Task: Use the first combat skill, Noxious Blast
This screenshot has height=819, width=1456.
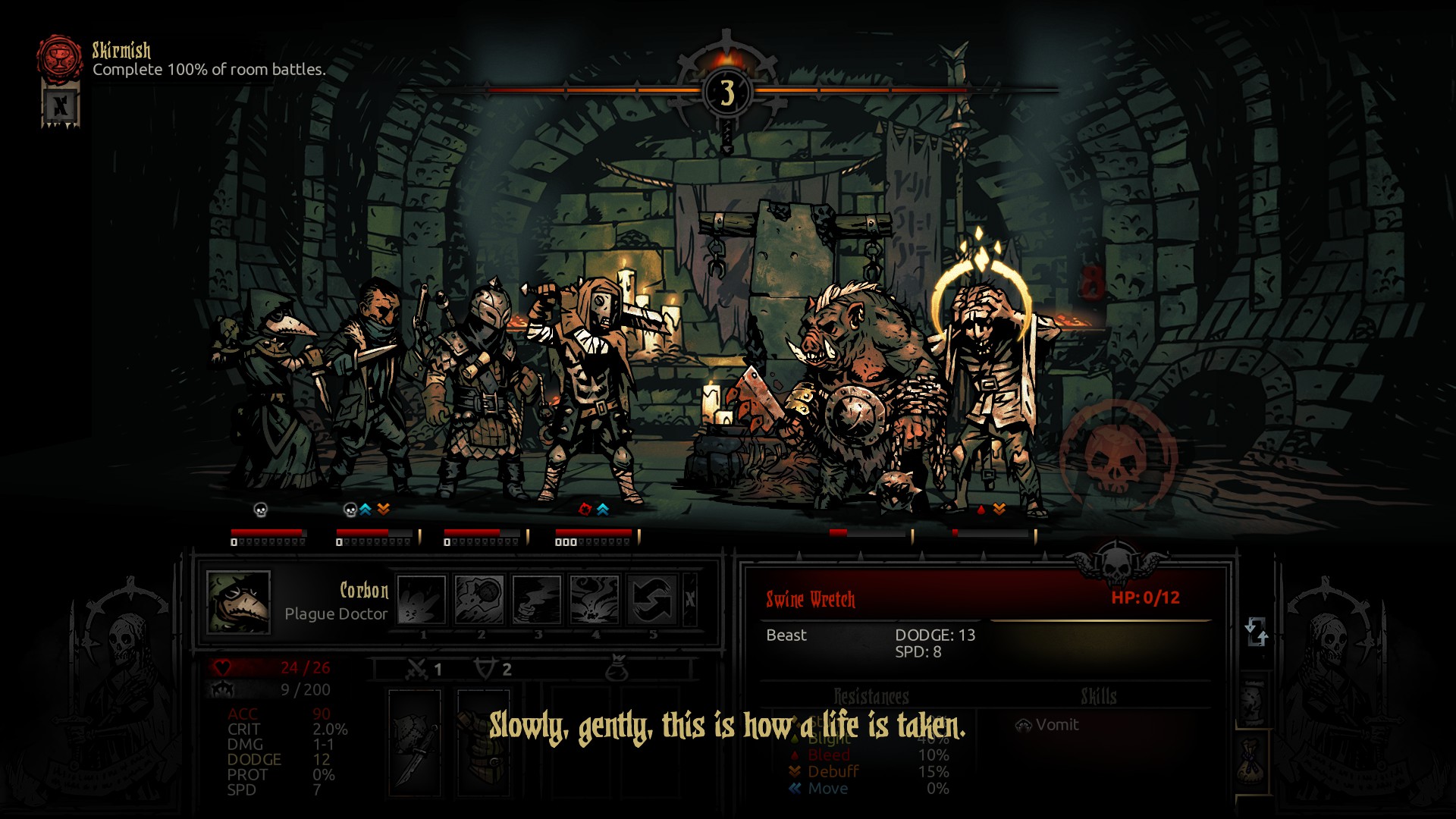Action: click(422, 599)
